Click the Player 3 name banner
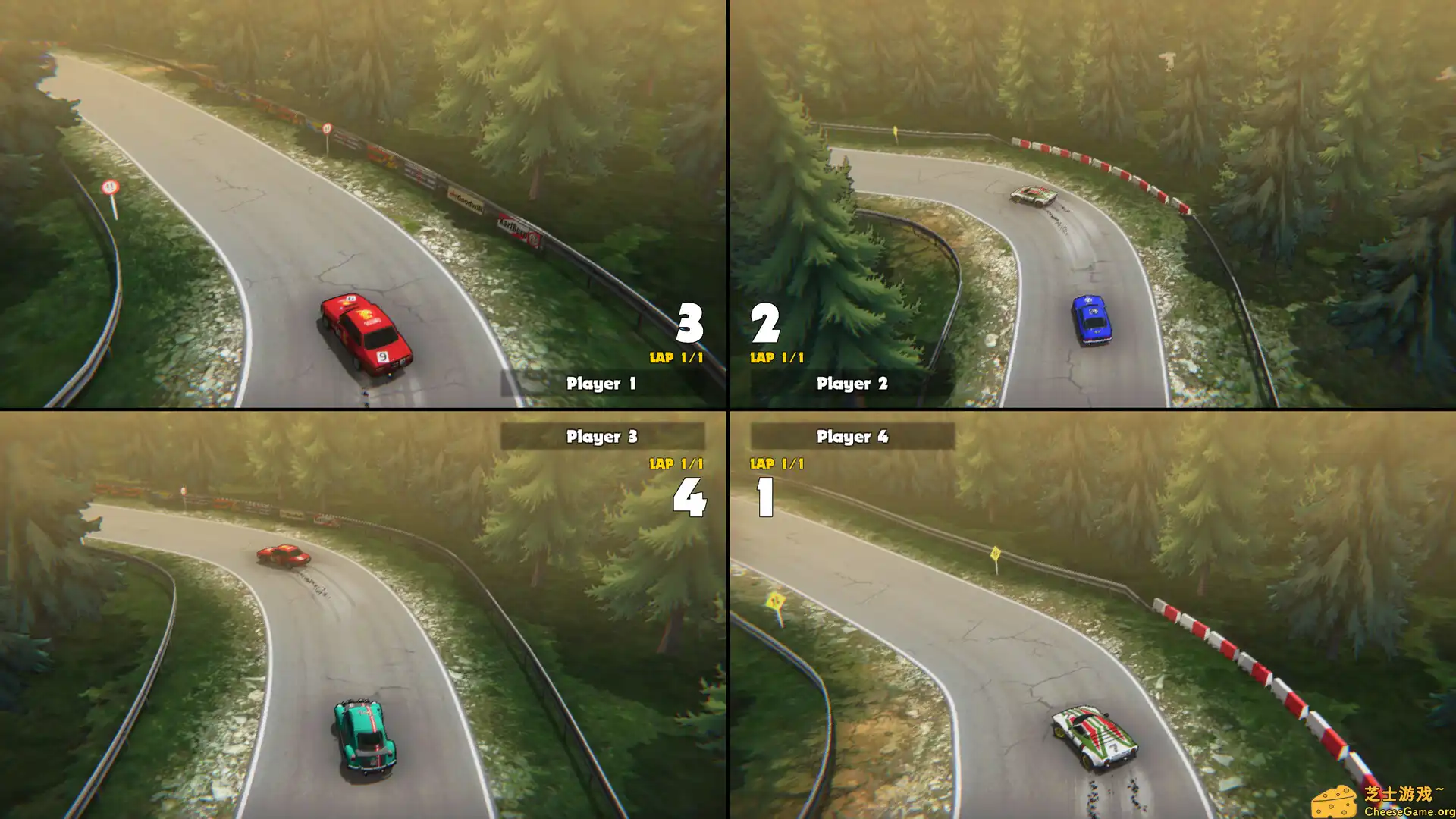 tap(603, 436)
